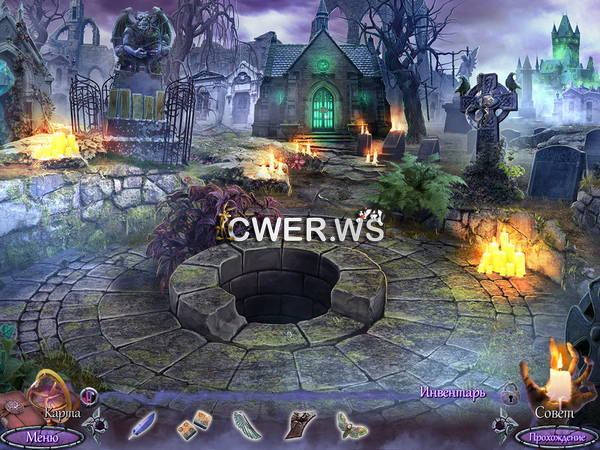Choose the brown glove inventory item
The width and height of the screenshot is (600, 450).
point(300,425)
